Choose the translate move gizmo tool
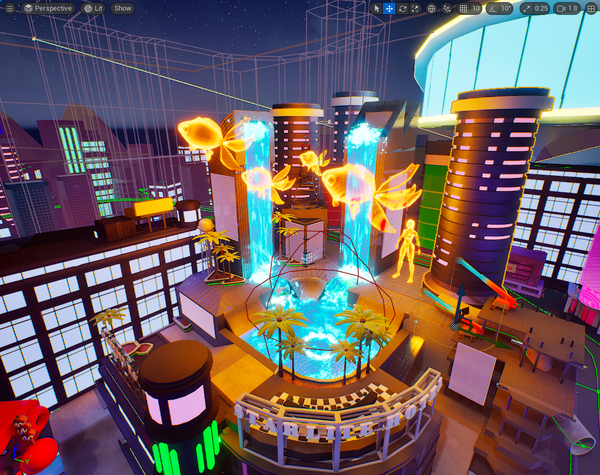 point(389,8)
